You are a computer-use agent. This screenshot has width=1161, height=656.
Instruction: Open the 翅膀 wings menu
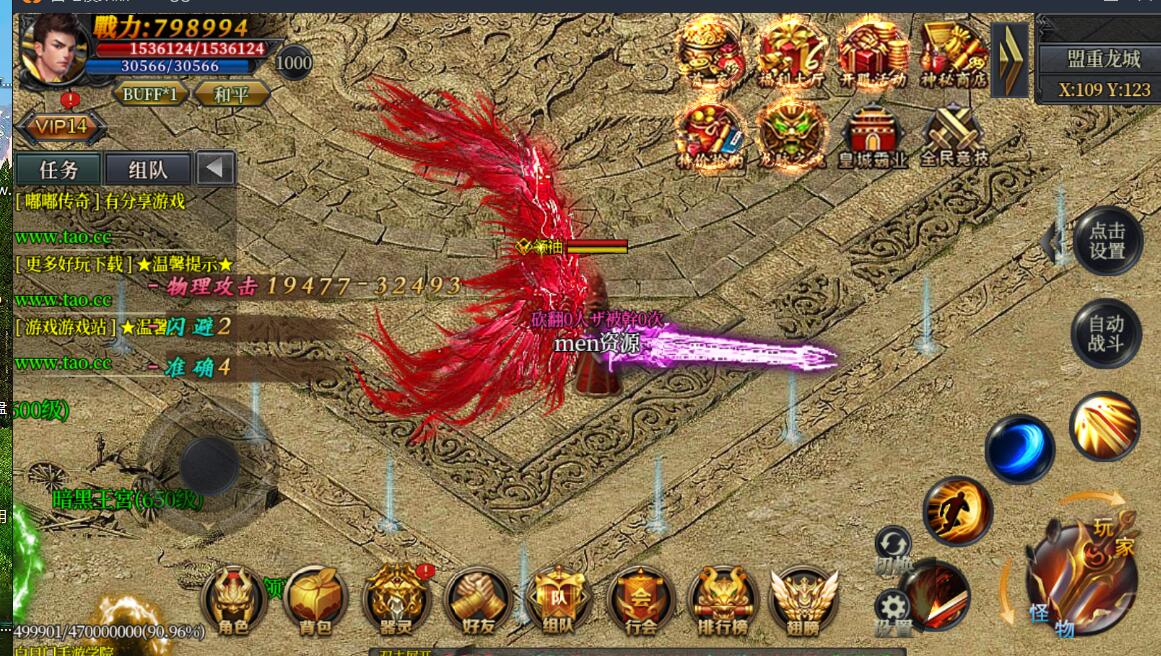[x=803, y=598]
